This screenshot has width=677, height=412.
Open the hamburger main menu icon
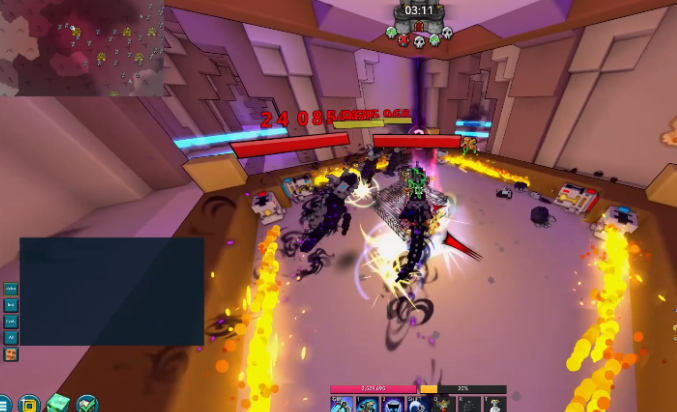[5, 405]
